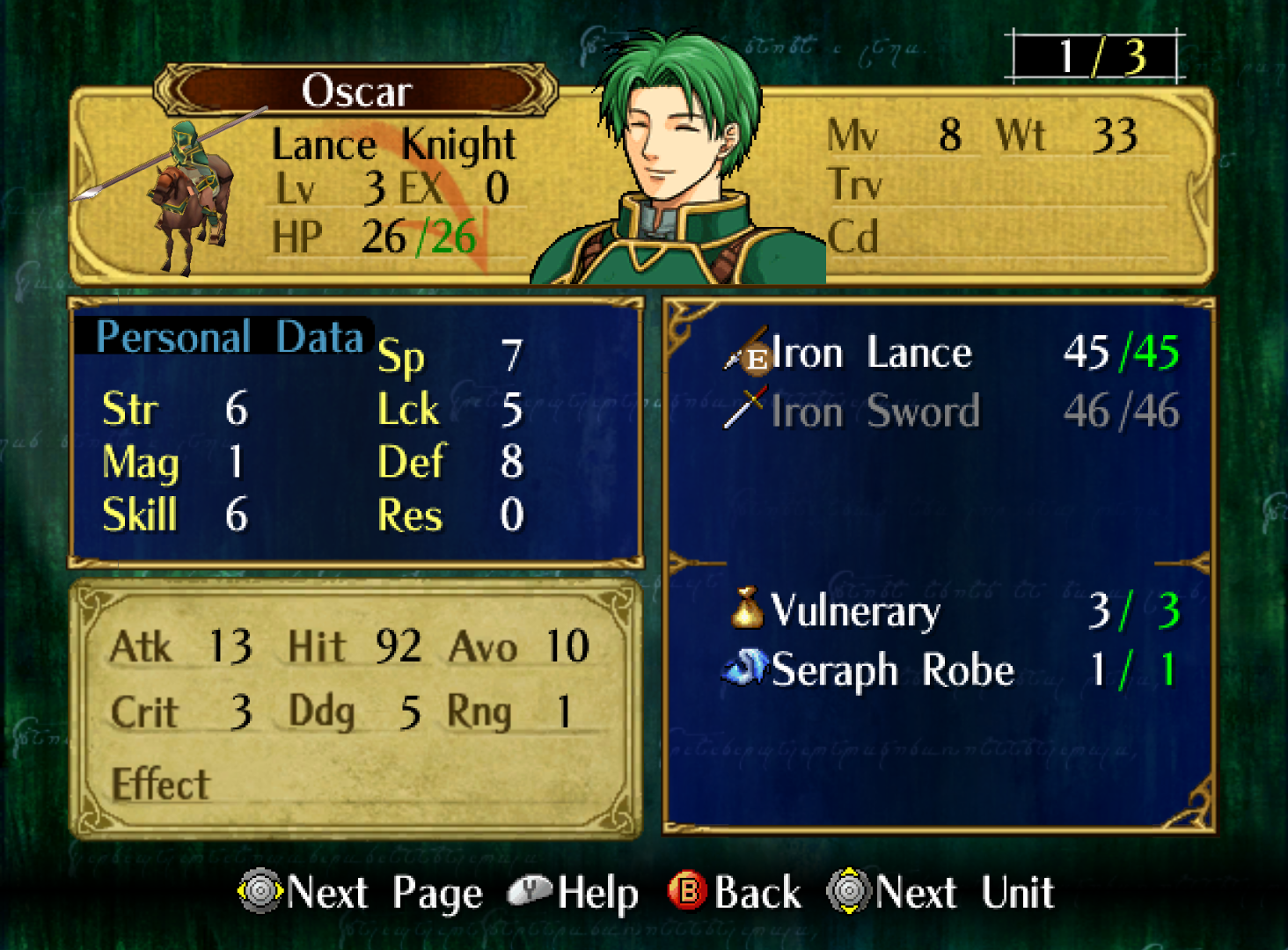Click the Lance Knight map sprite
Viewport: 1288px width, 950px height.
click(x=187, y=194)
